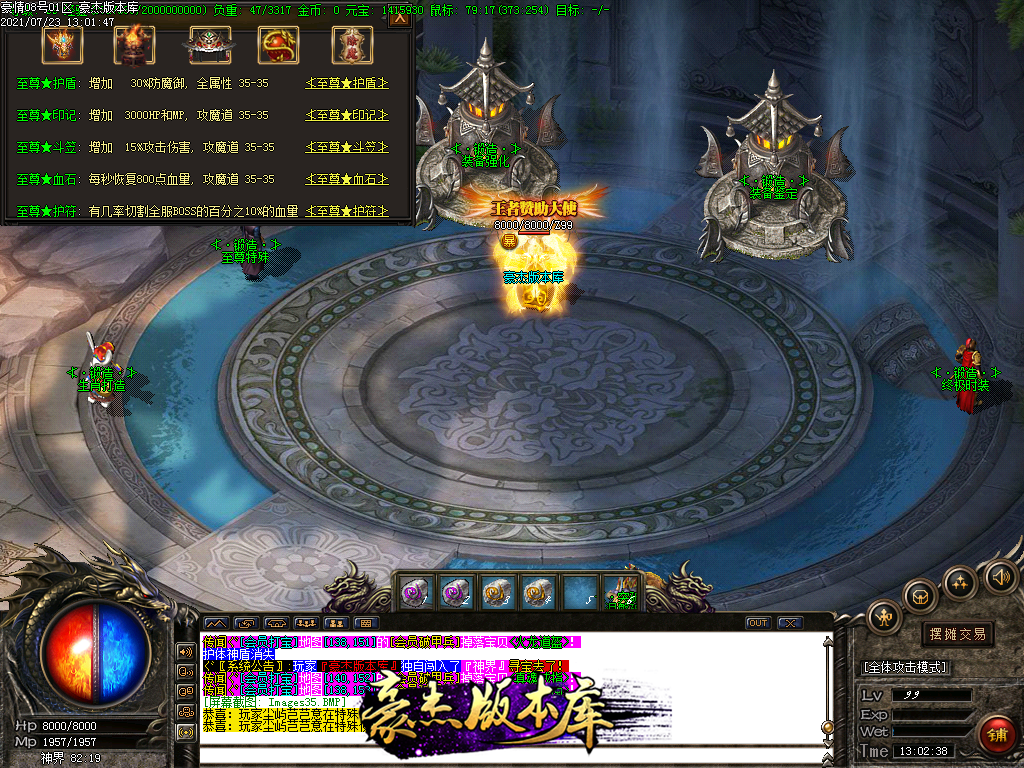
Task: Open the skills three-stars icon
Action: click(961, 582)
